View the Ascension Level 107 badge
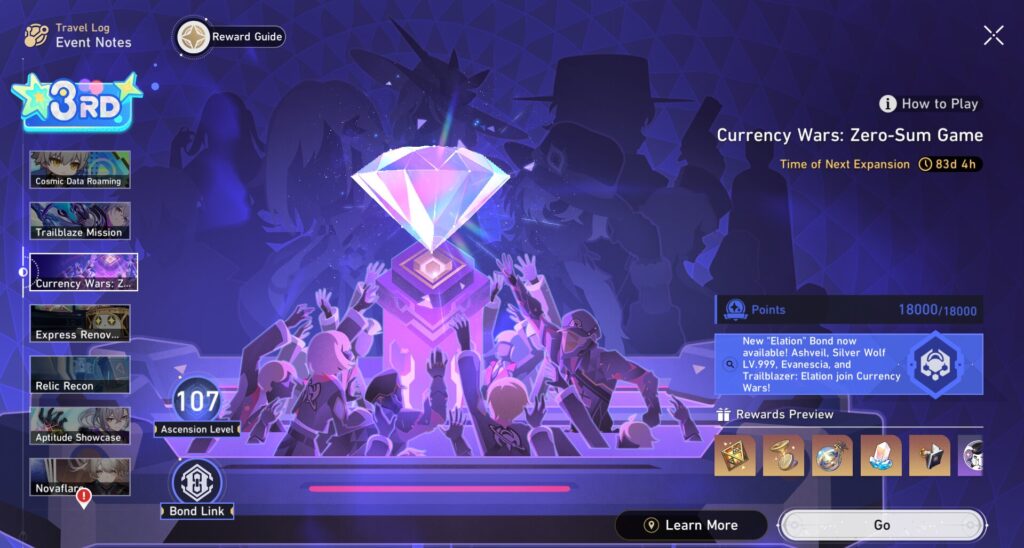The image size is (1024, 548). click(197, 404)
